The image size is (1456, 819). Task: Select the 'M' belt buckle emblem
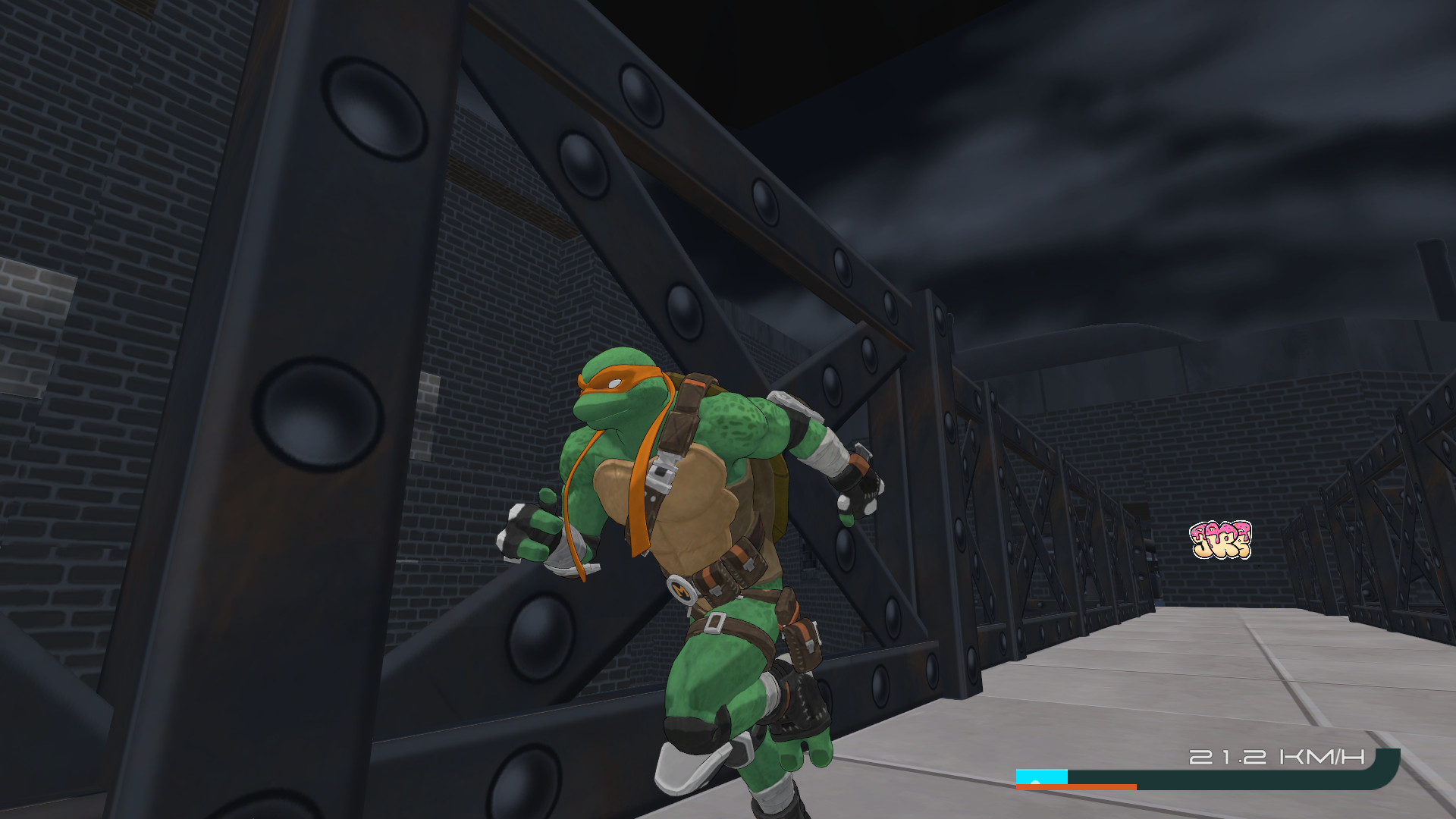(680, 590)
